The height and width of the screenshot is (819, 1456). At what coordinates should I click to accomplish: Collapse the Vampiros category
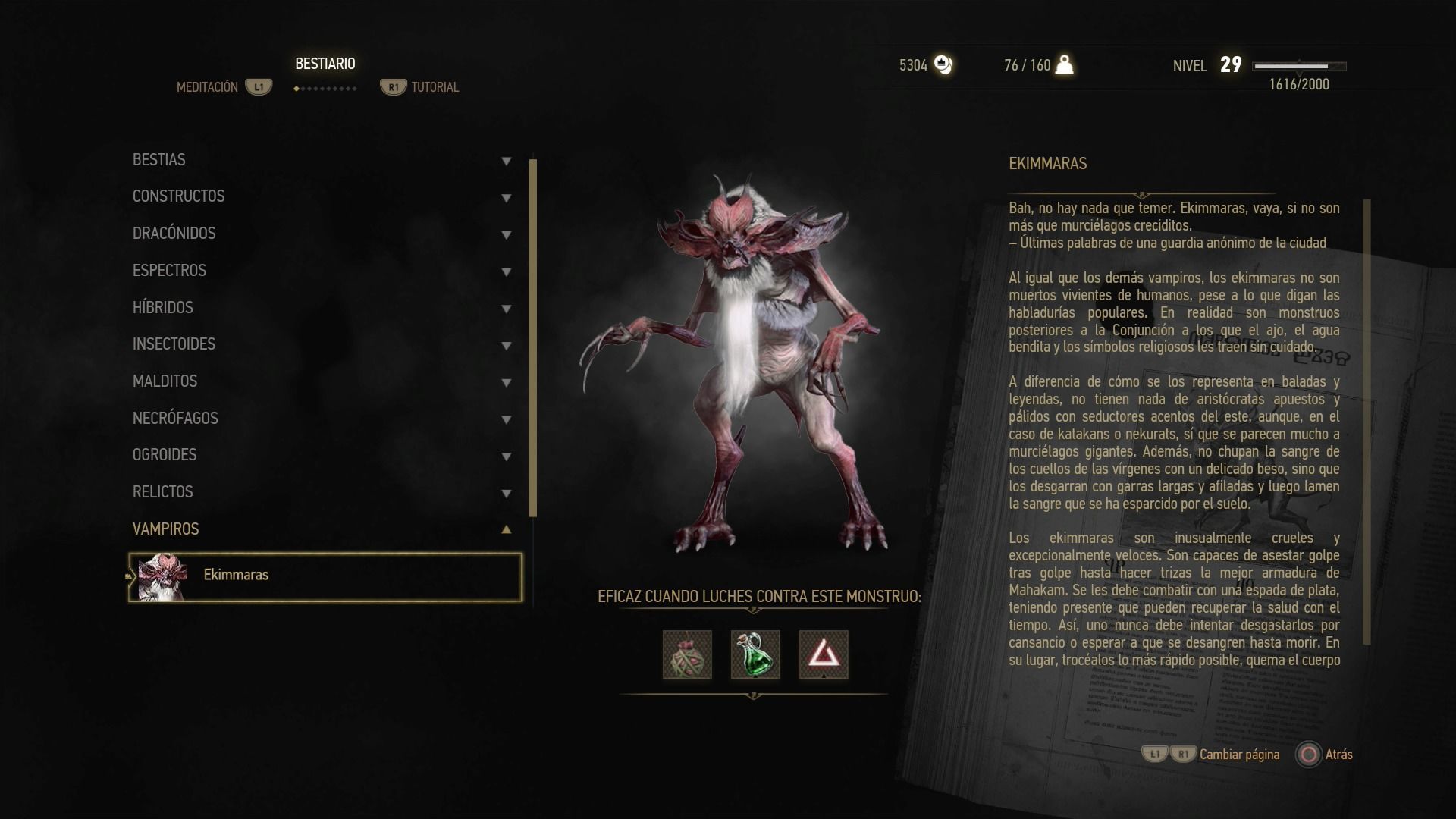tap(322, 529)
